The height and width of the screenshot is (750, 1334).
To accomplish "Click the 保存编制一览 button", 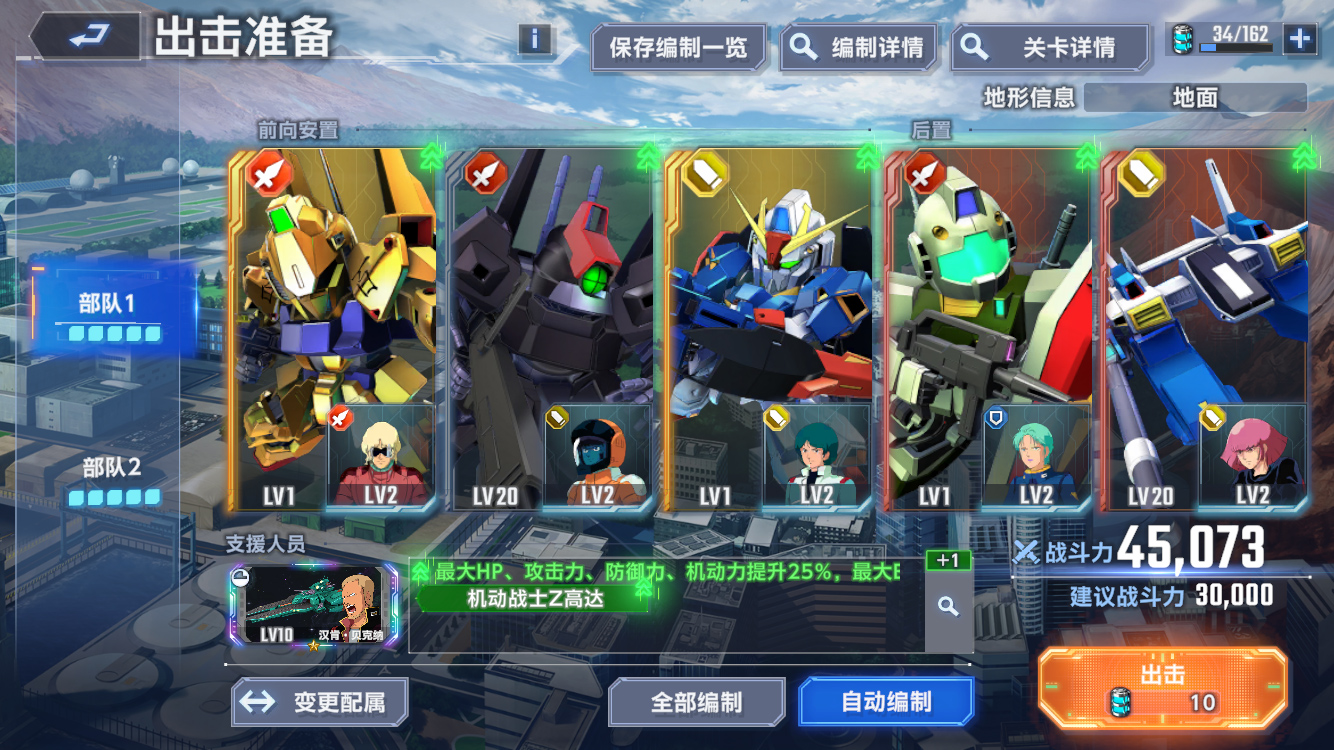I will (x=679, y=46).
